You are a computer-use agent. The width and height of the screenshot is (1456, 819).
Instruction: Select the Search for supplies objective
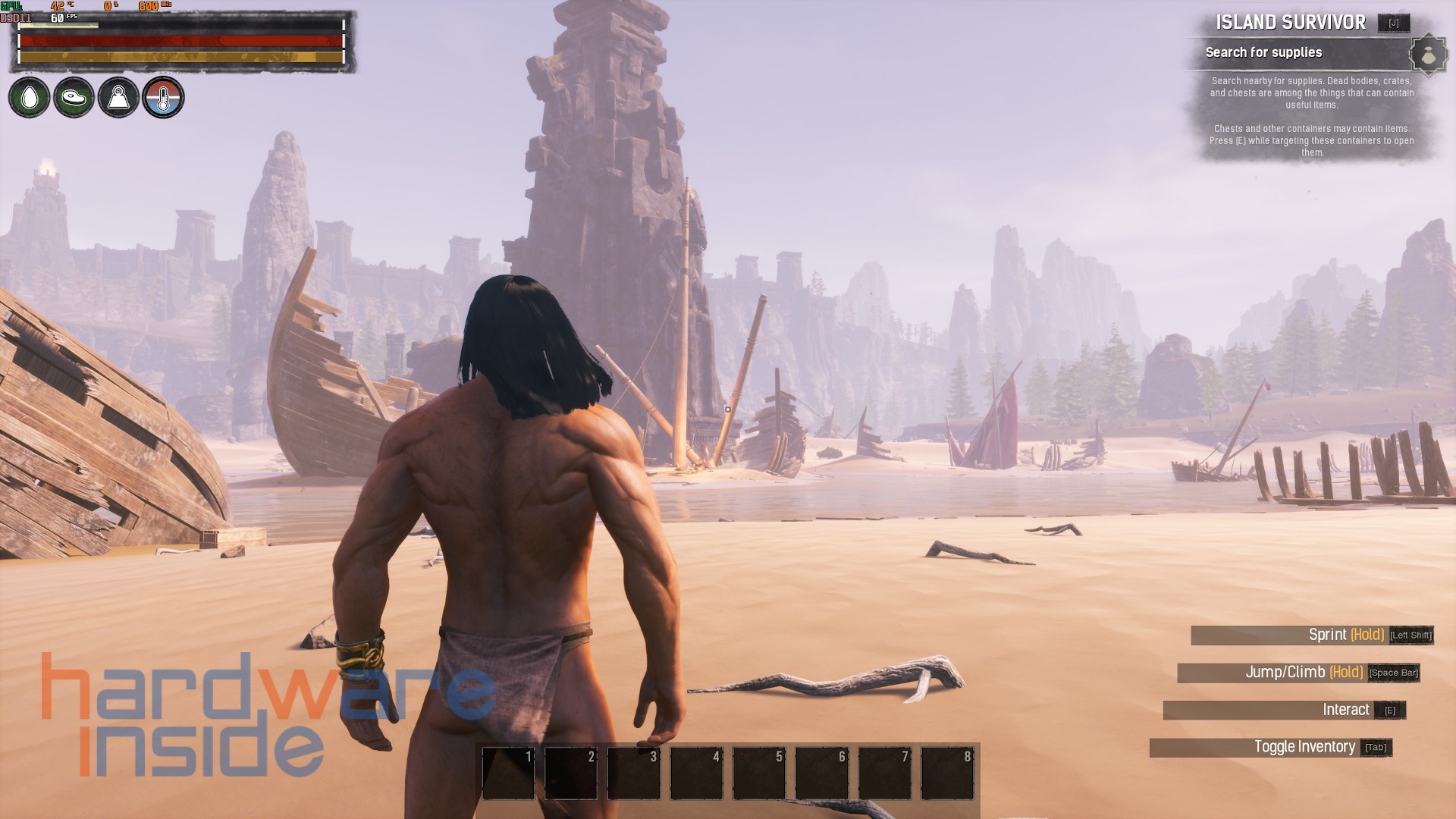click(1264, 52)
